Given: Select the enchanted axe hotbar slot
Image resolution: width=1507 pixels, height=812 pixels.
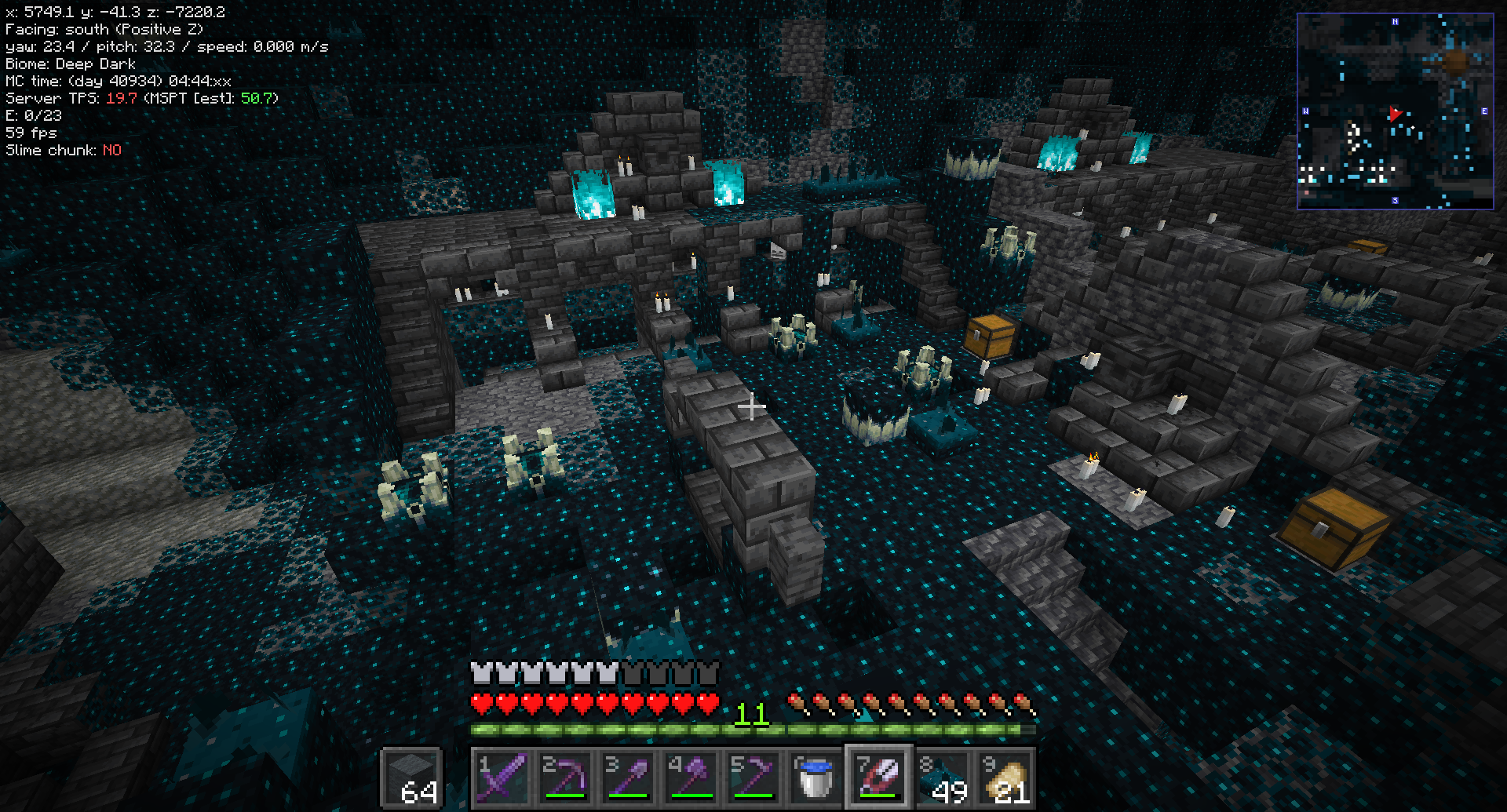Looking at the screenshot, I should tap(691, 777).
